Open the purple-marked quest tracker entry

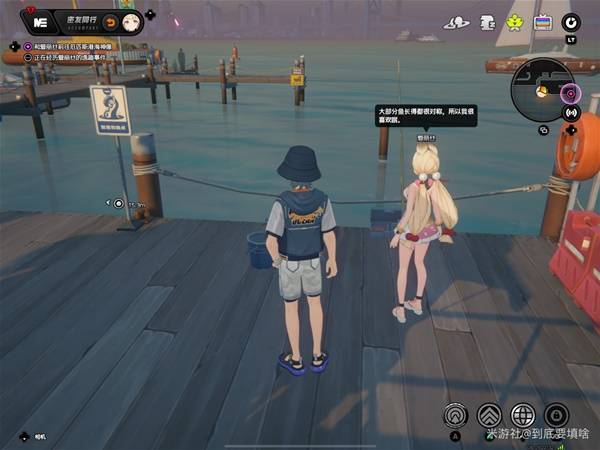tap(68, 46)
